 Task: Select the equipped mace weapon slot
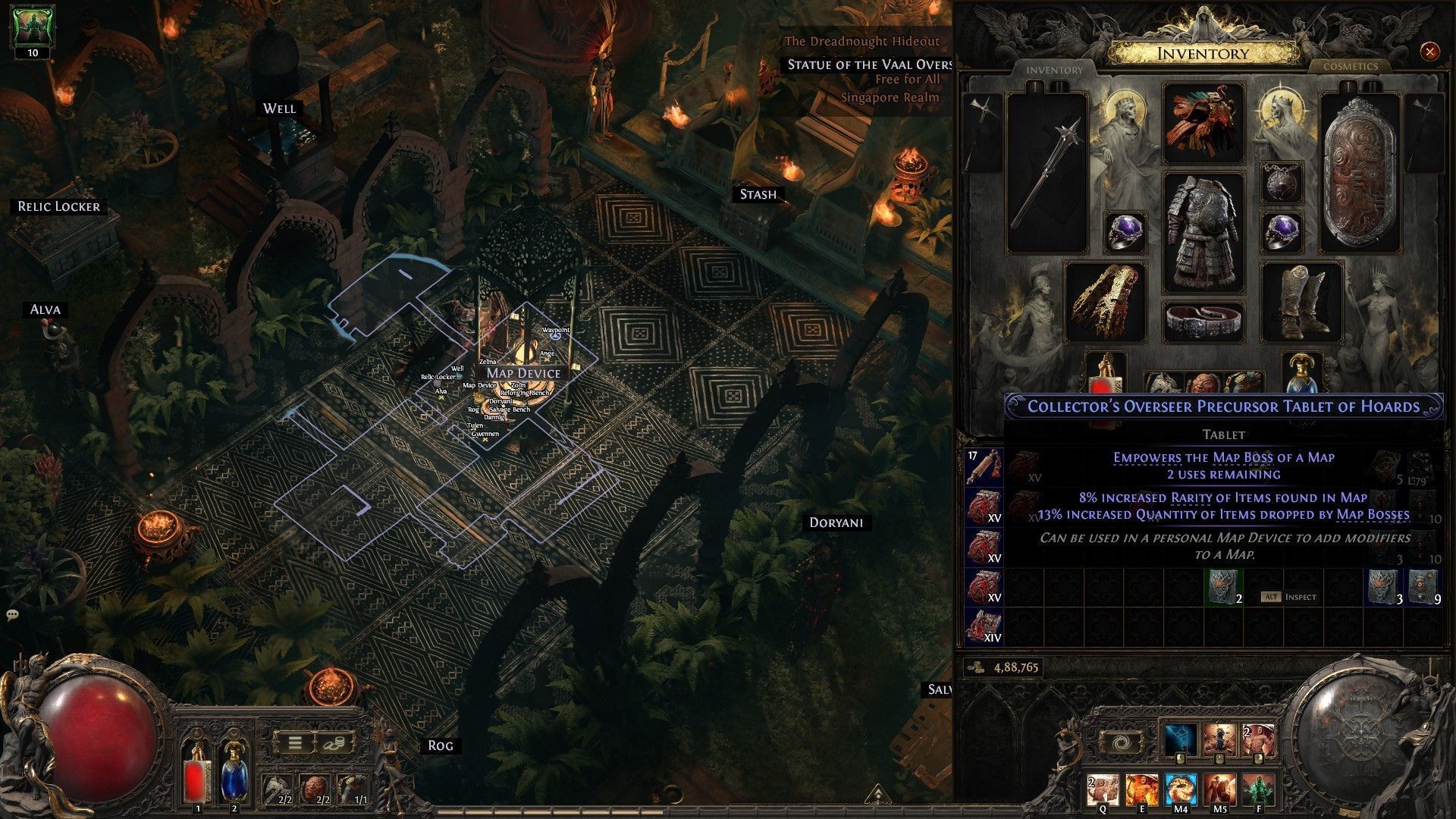pos(1046,173)
